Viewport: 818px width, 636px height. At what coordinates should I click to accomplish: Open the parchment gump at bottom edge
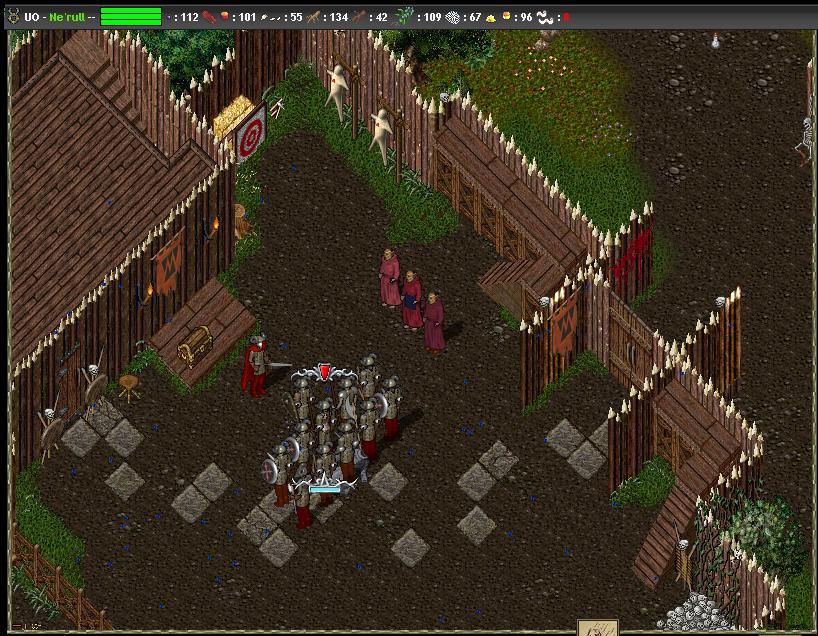click(597, 628)
